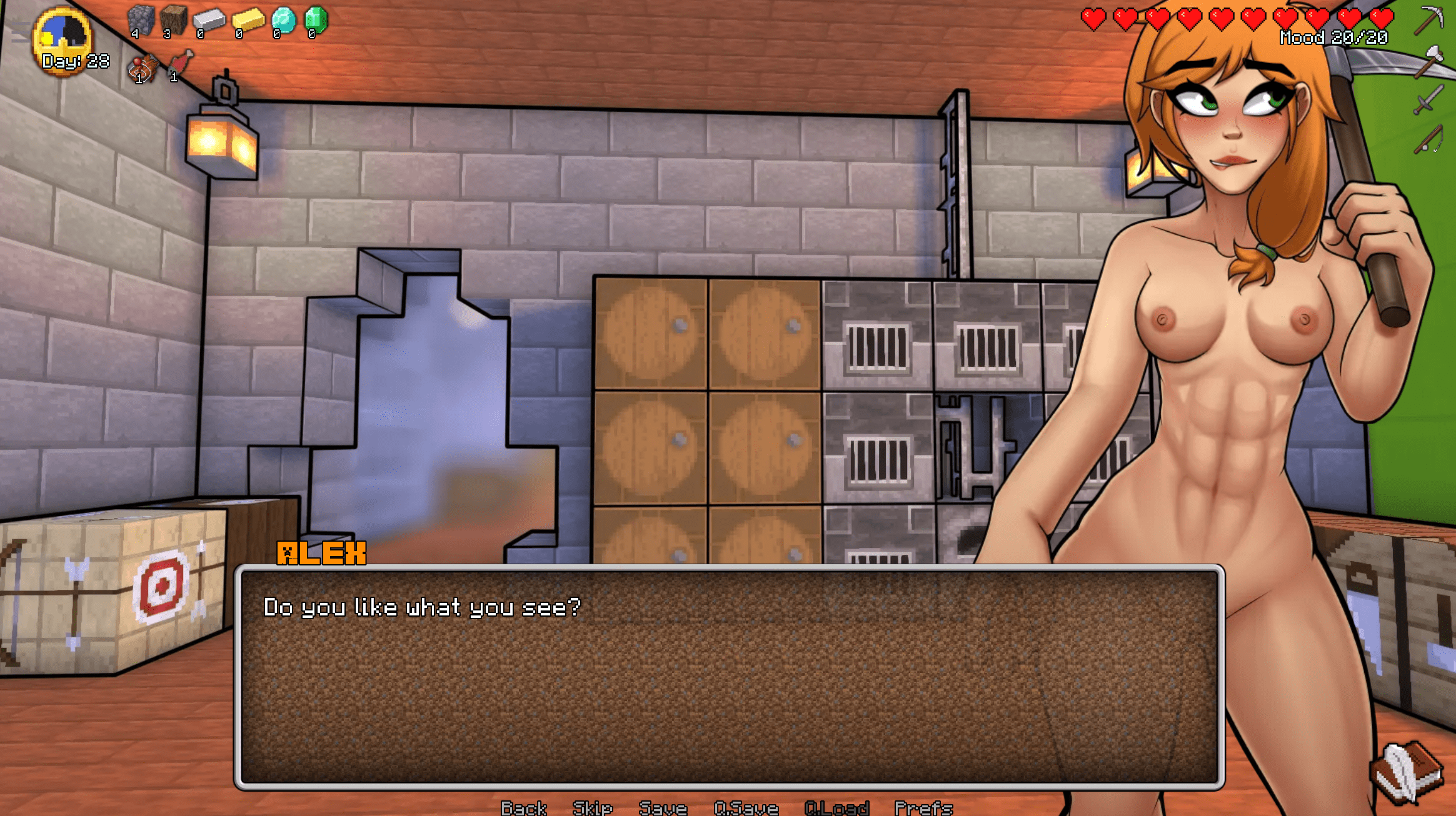Go back with the Back button
Screen dimensions: 1456x816
point(523,808)
